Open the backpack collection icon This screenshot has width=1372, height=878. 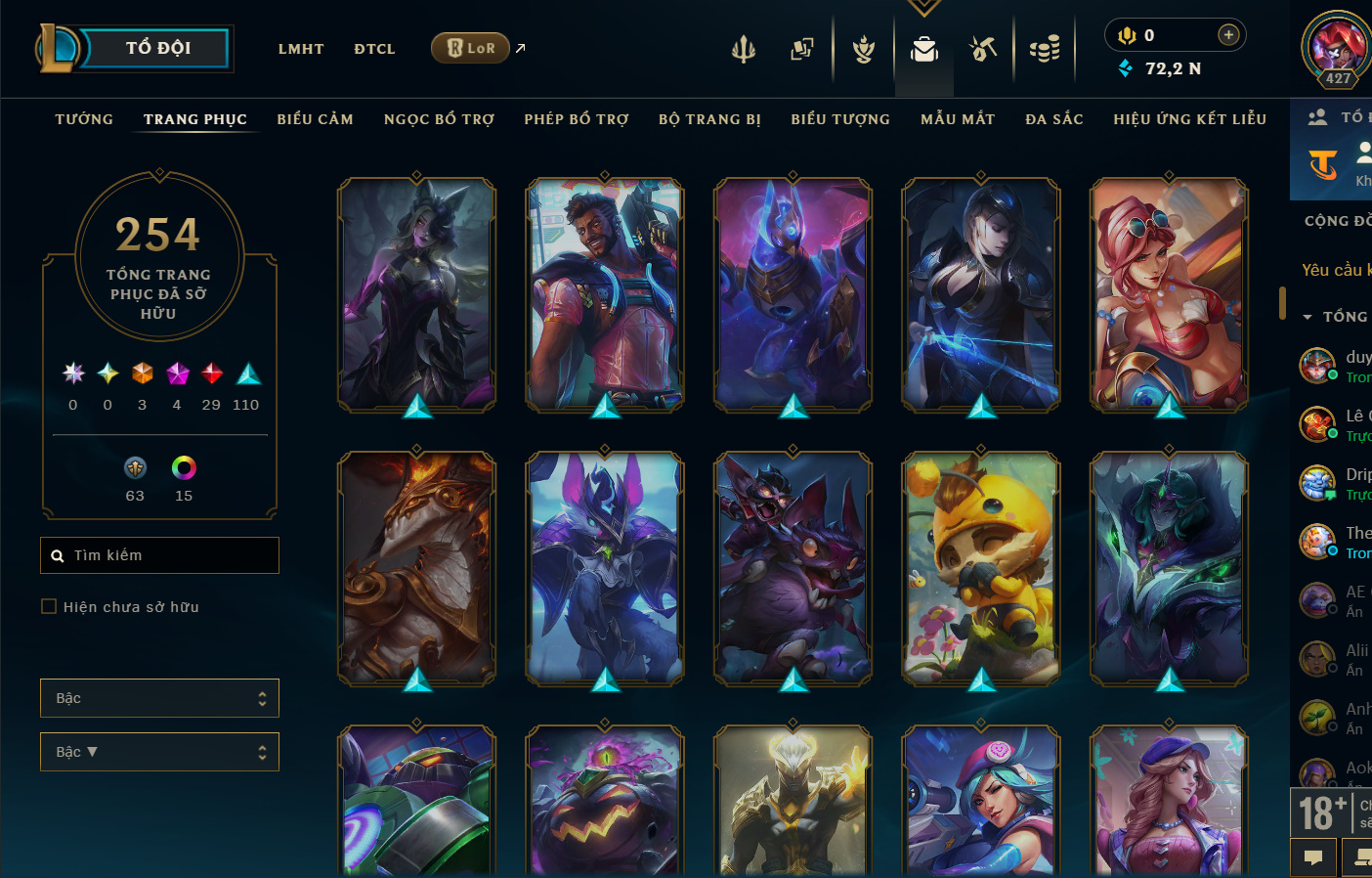pos(923,49)
